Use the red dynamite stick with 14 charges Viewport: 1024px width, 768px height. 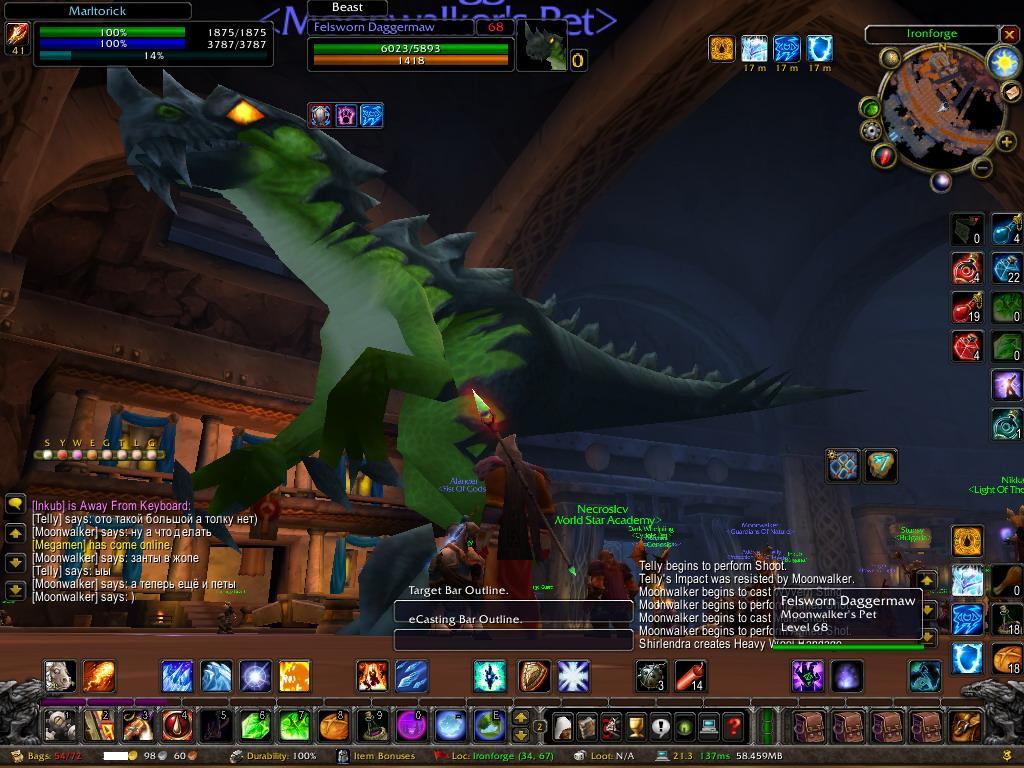click(691, 677)
